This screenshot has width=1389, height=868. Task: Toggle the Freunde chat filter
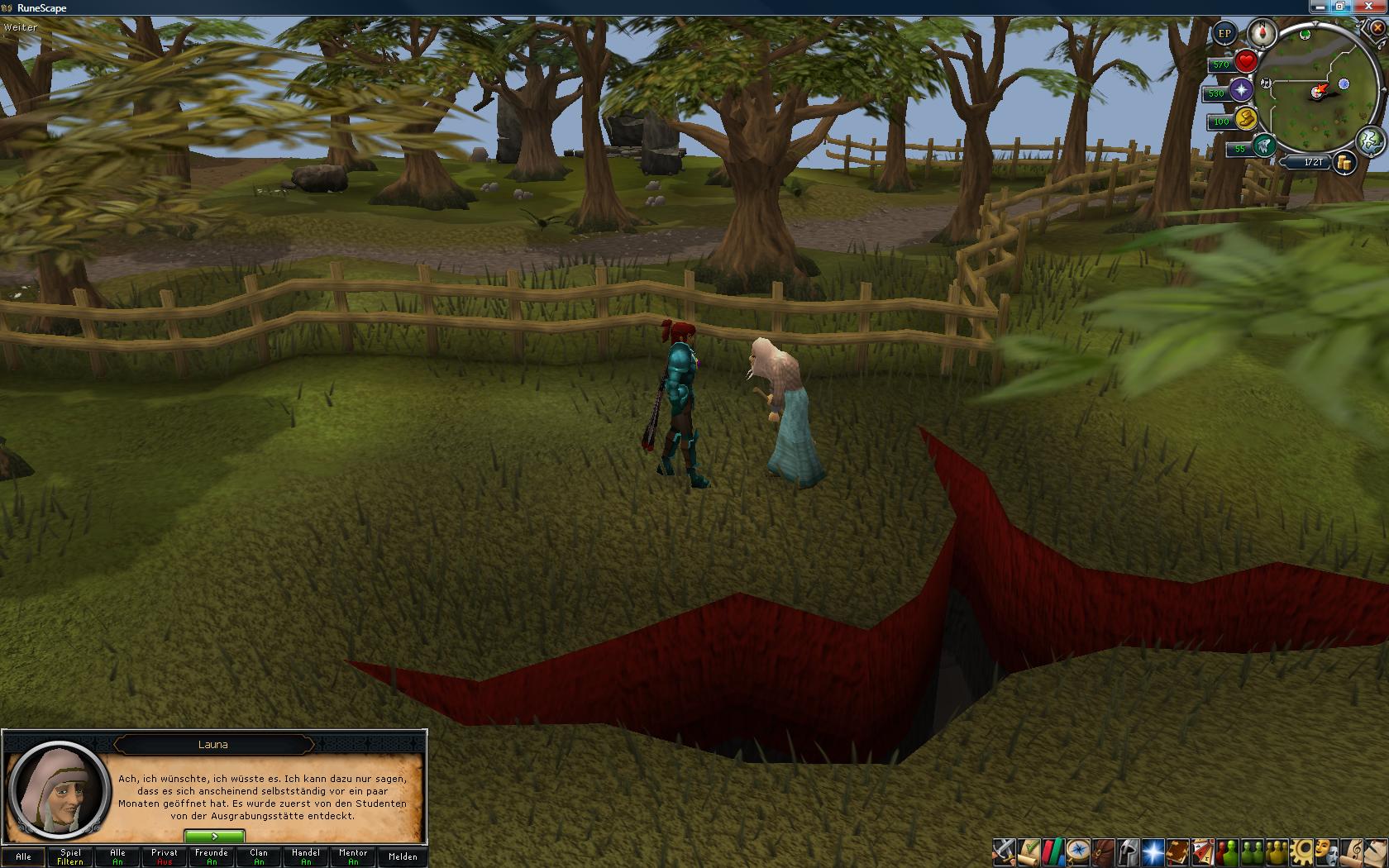(212, 856)
